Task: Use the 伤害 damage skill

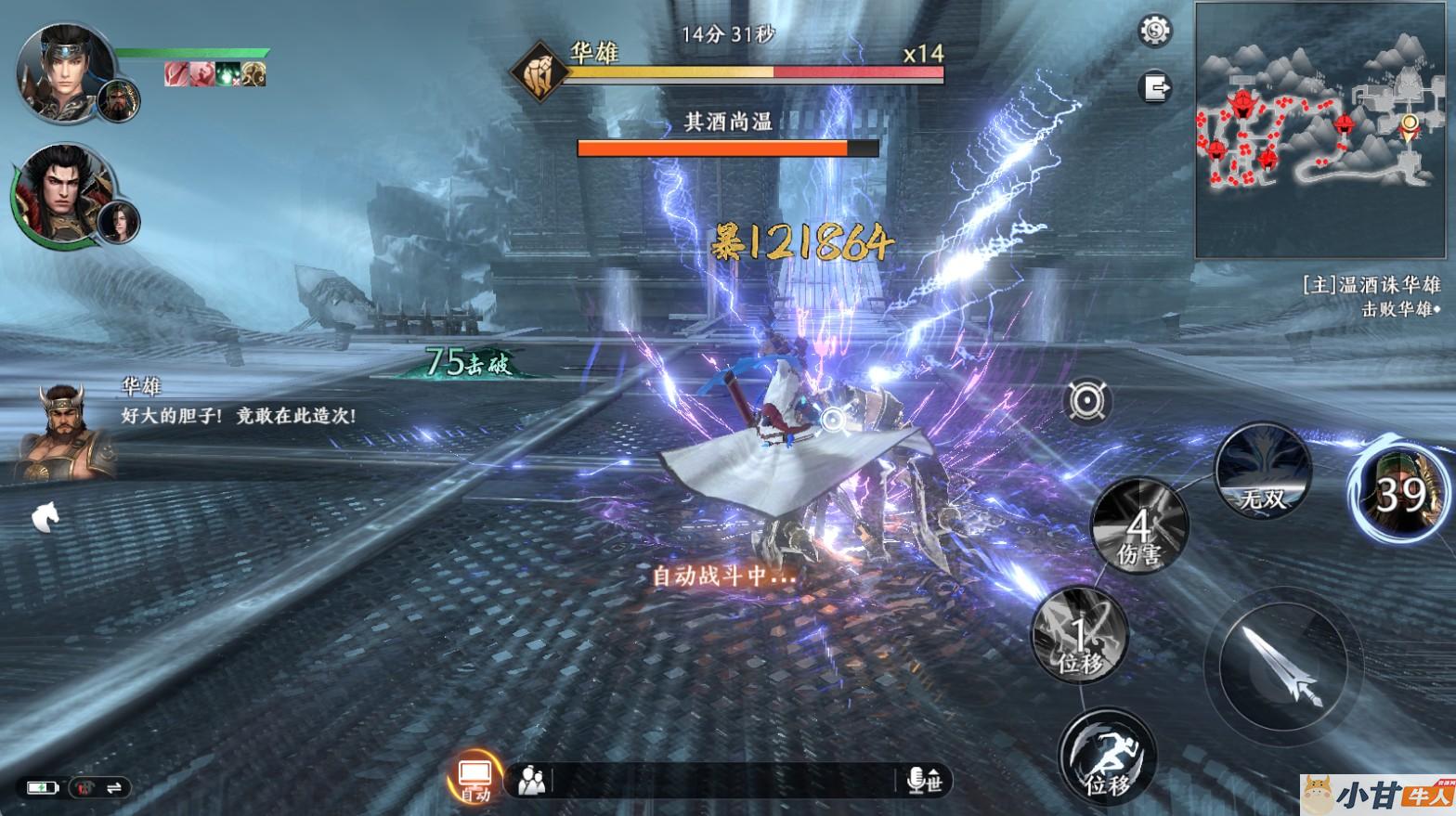Action: tap(1138, 527)
